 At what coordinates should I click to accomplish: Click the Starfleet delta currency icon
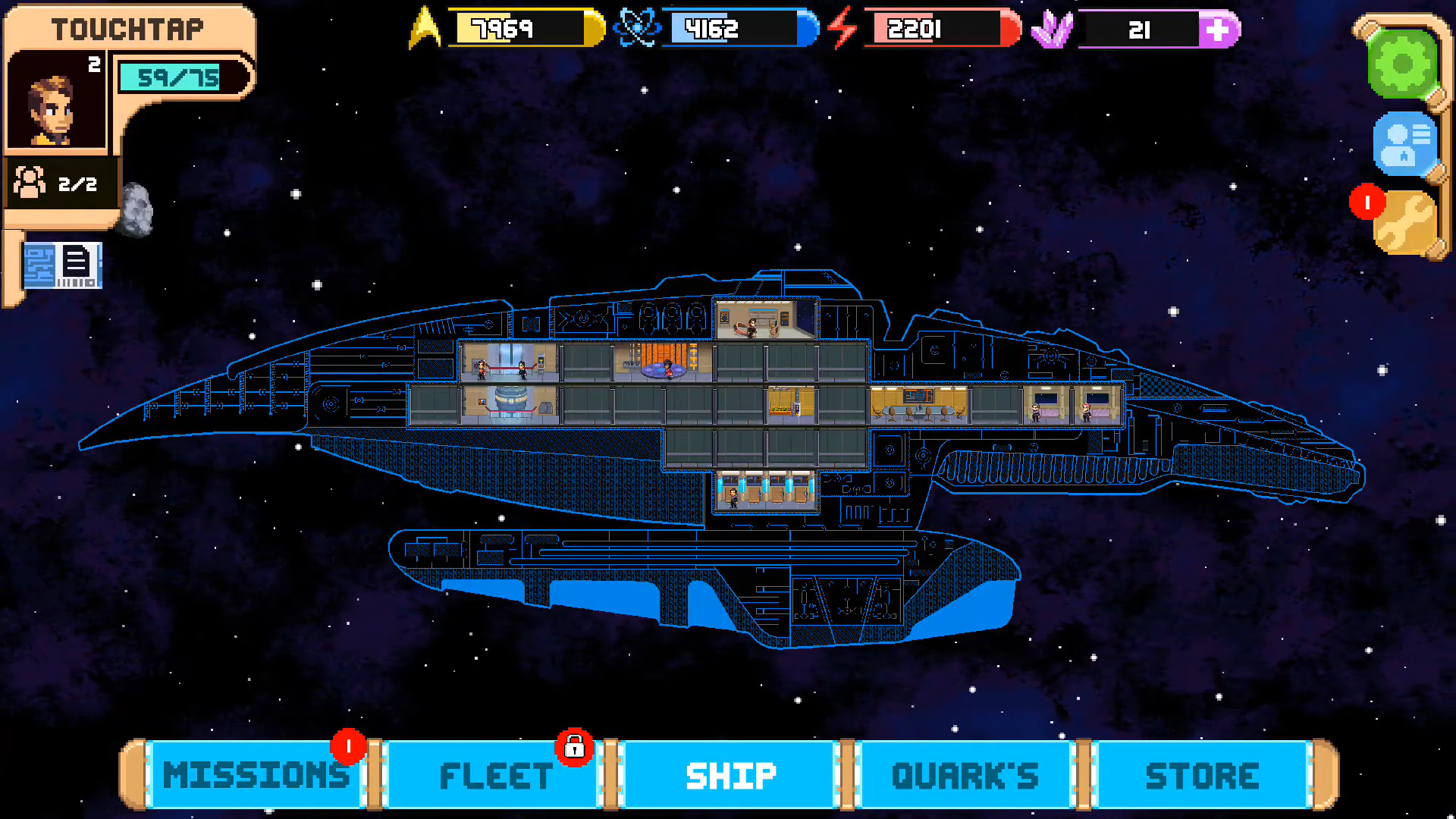425,29
